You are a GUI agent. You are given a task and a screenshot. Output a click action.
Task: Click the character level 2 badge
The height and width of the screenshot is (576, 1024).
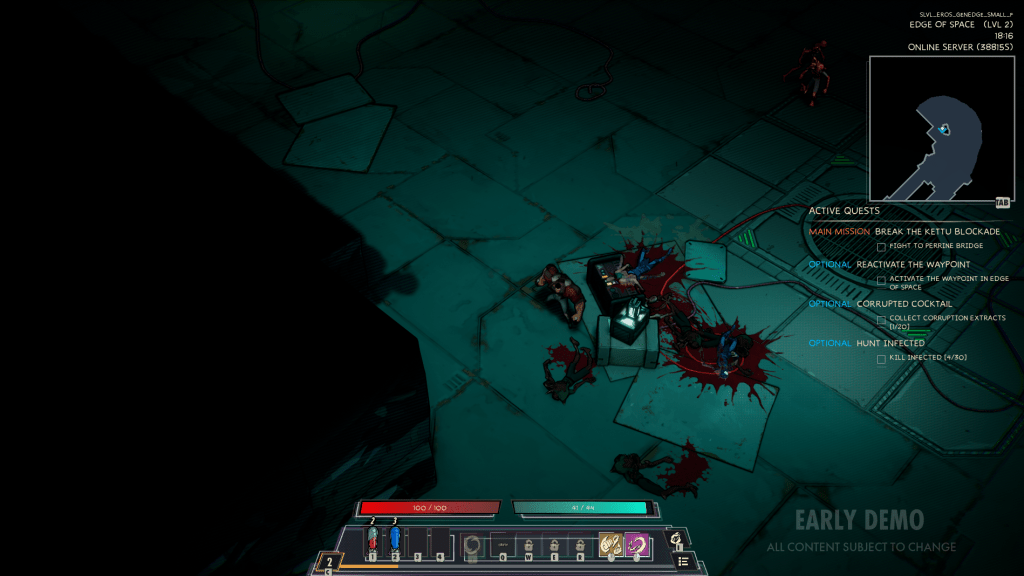329,563
